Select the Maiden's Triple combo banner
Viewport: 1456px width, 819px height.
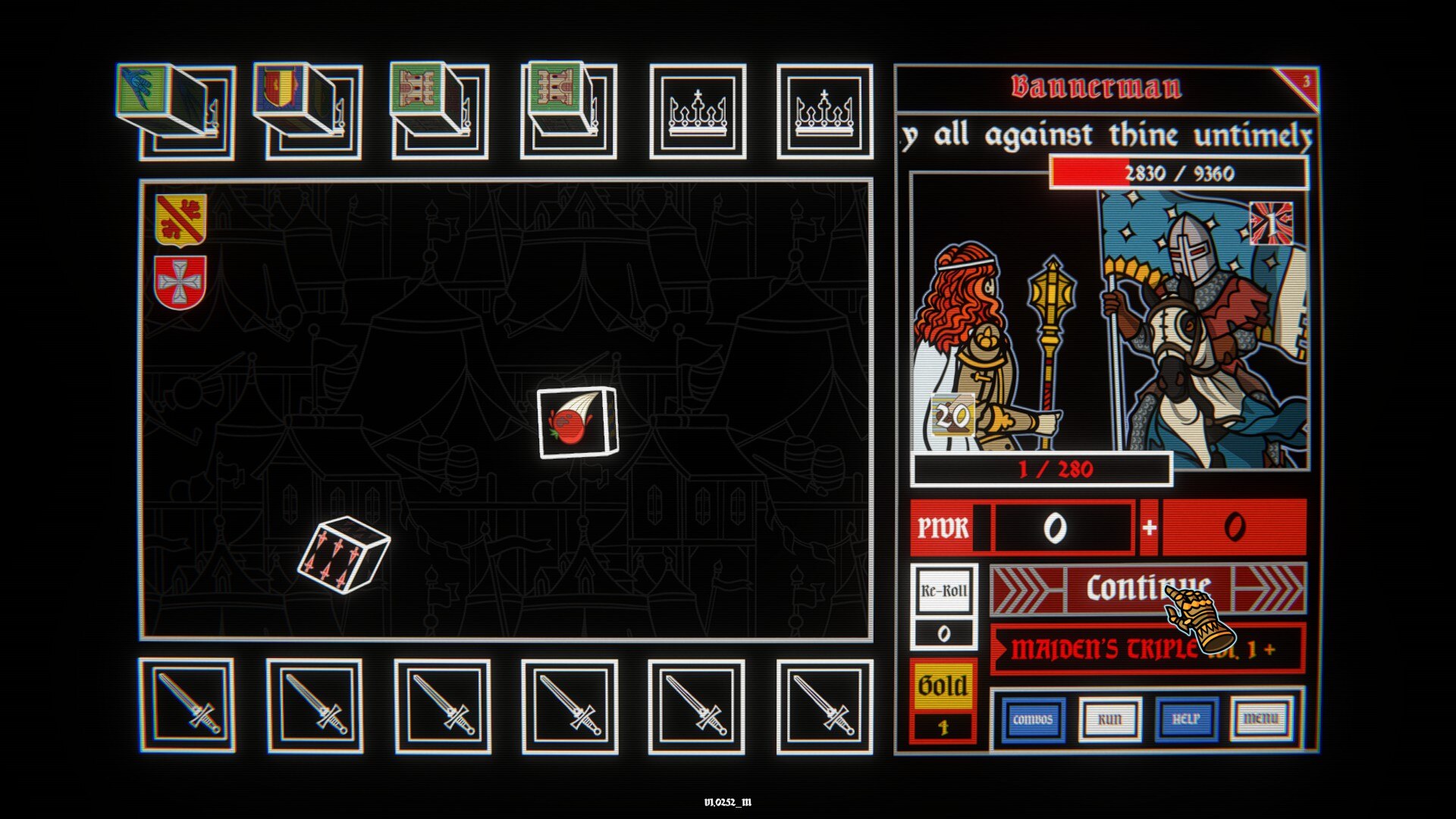(1147, 649)
